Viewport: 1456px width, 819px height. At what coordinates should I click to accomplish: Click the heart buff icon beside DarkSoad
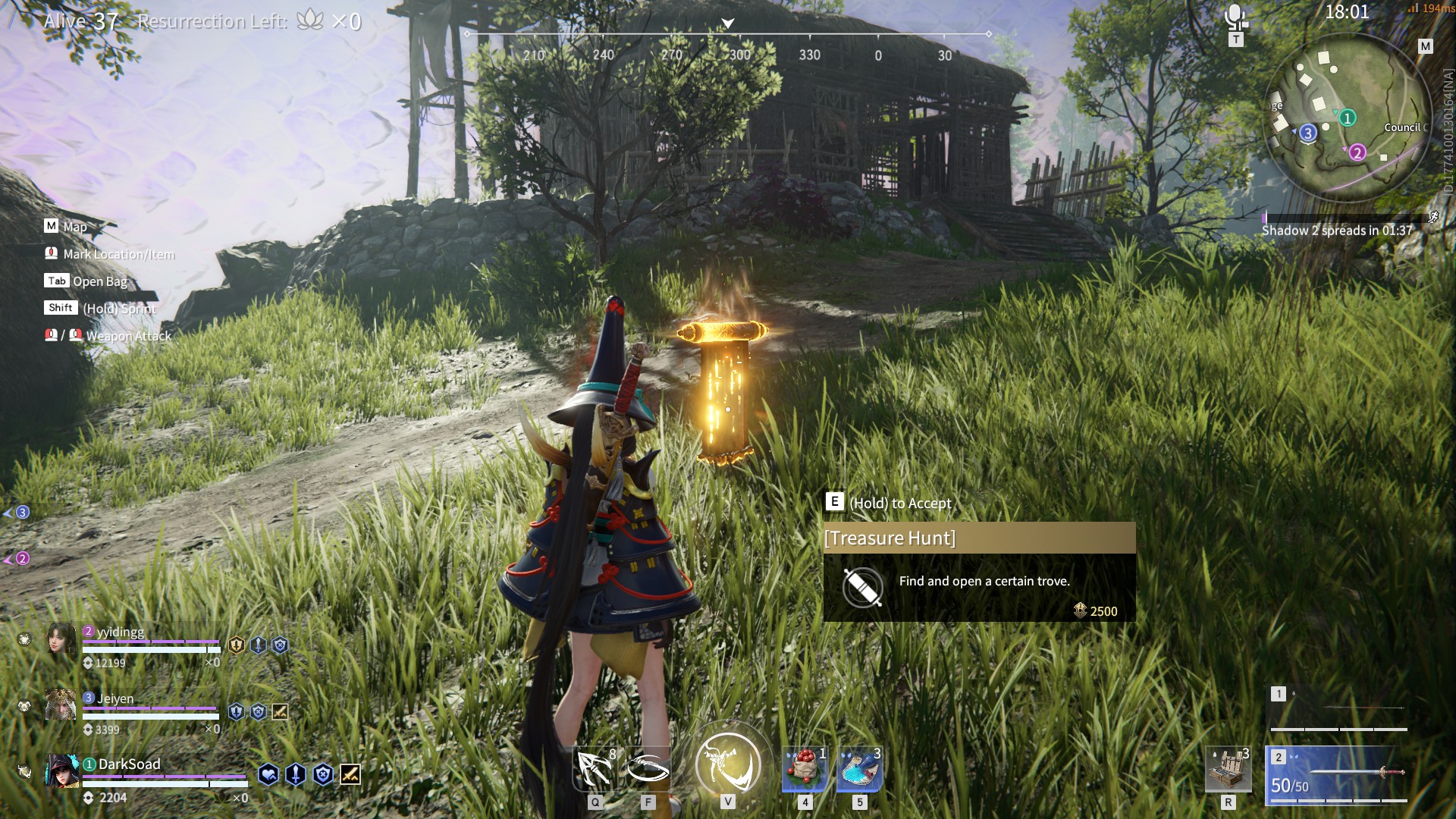pos(268,774)
